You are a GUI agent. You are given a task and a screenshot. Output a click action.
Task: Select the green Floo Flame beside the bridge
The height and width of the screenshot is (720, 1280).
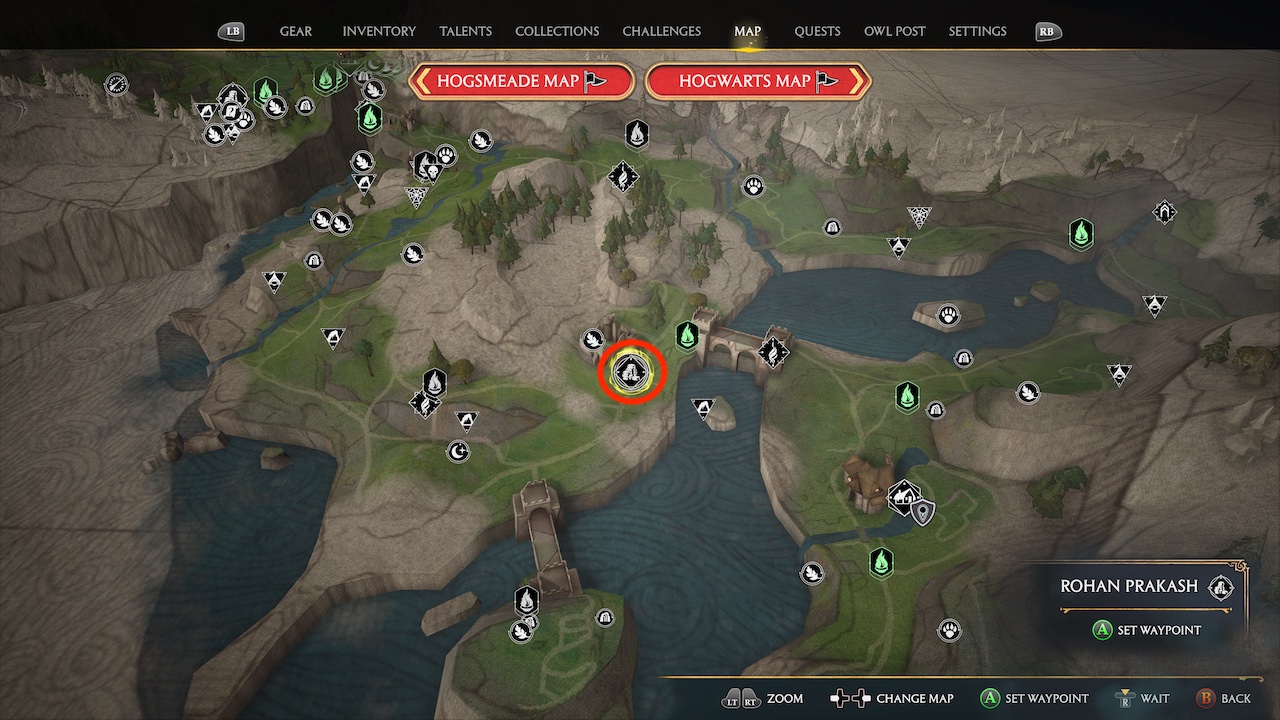[x=686, y=338]
